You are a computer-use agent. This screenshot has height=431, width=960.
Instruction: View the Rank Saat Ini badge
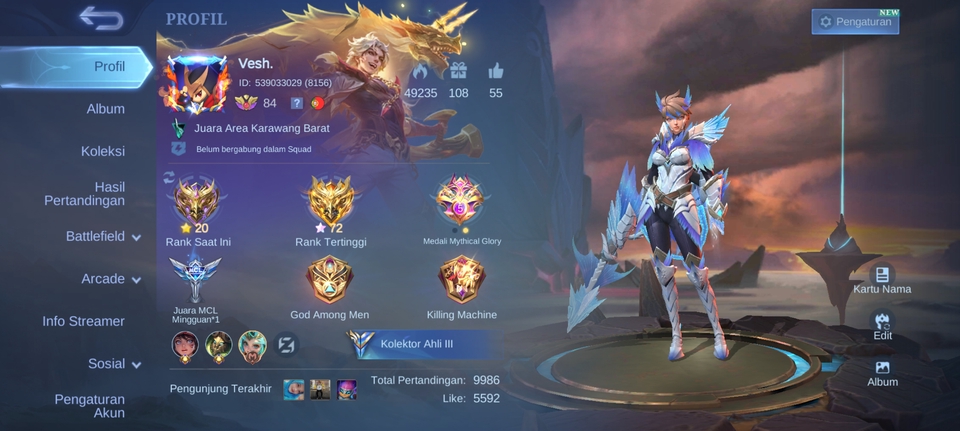(x=197, y=200)
